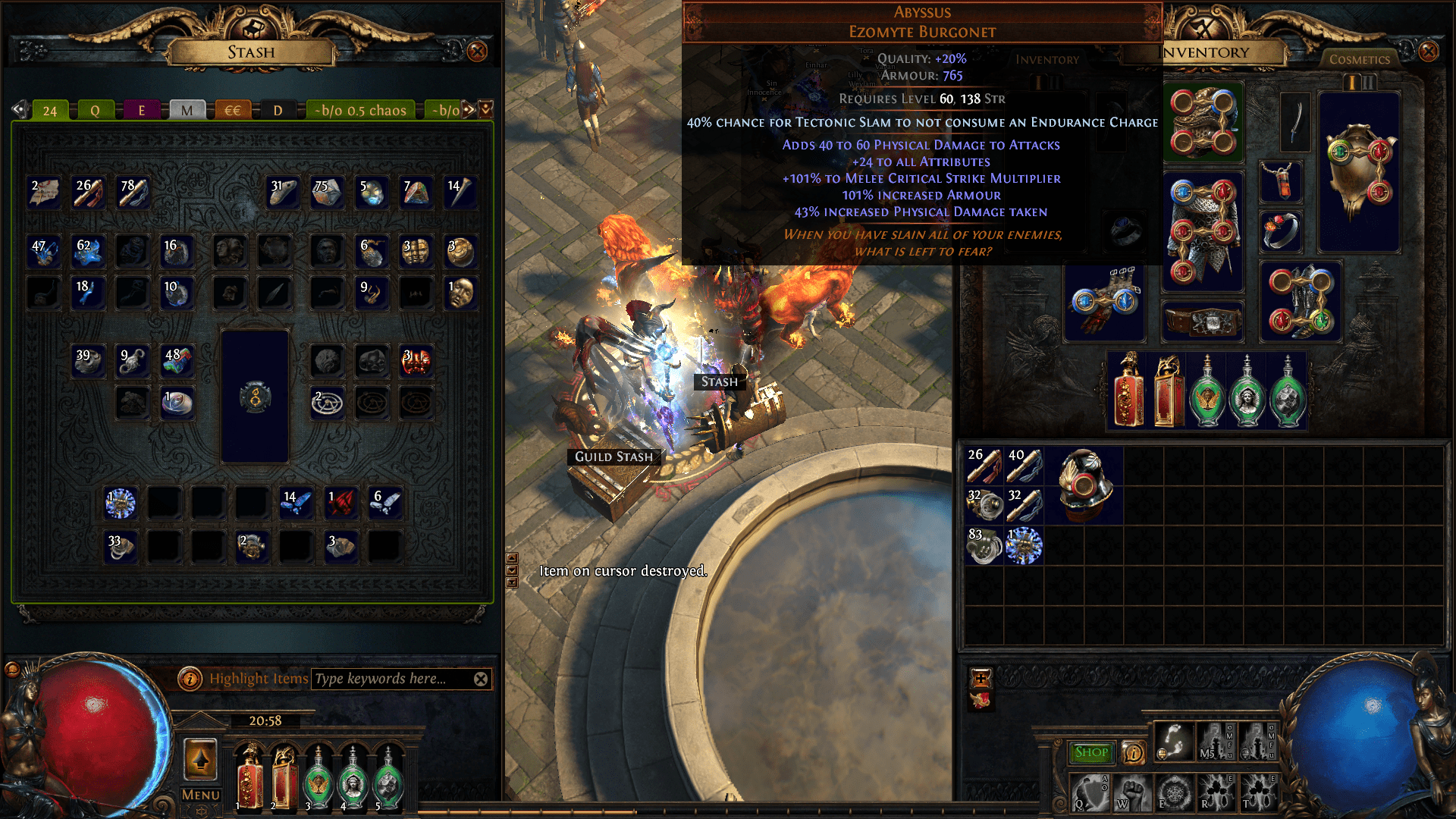Viewport: 1456px width, 819px height.
Task: Open the game Menu
Action: [199, 795]
